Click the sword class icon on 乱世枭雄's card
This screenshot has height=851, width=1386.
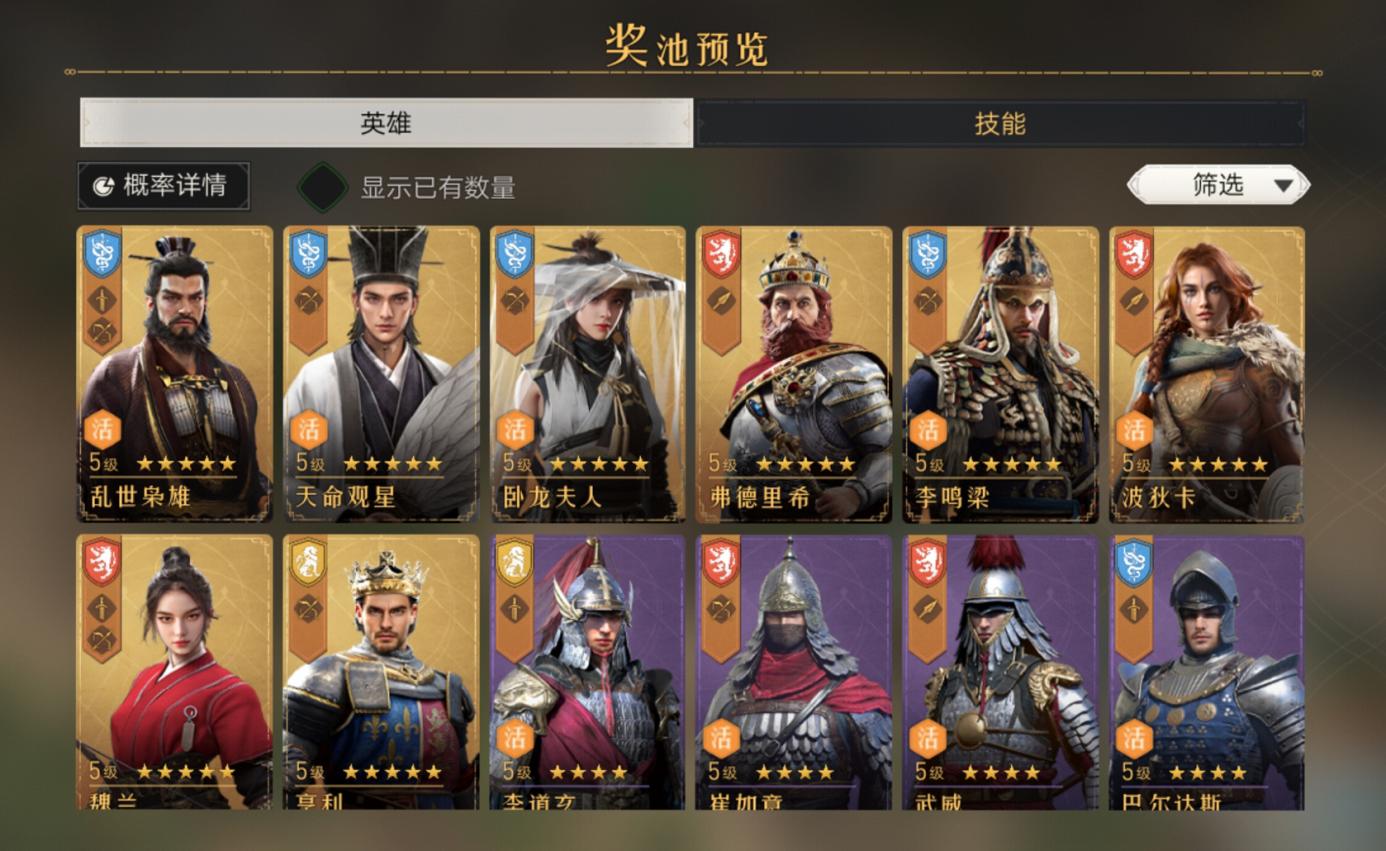(102, 299)
